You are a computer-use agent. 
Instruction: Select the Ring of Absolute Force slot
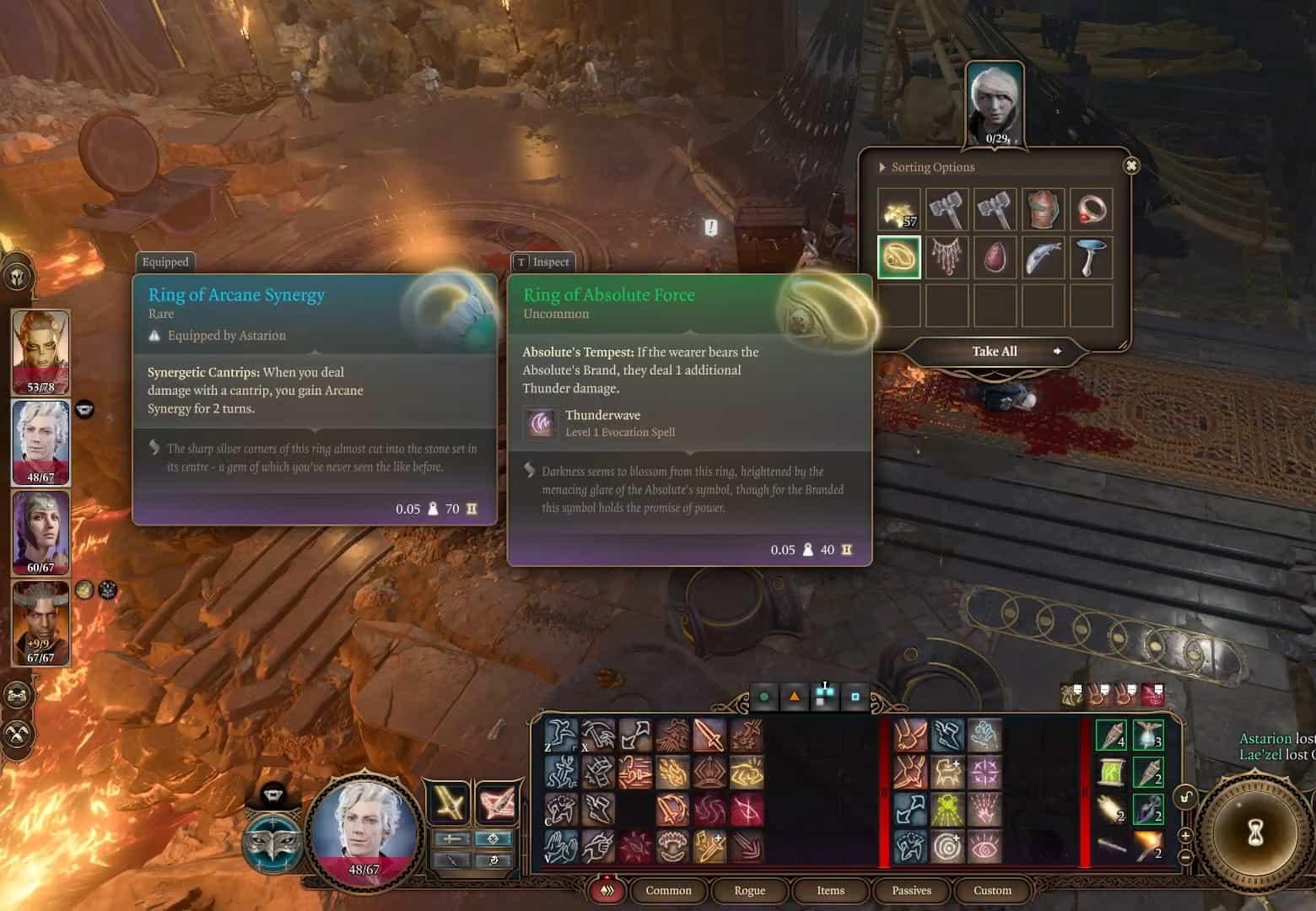[x=898, y=256]
